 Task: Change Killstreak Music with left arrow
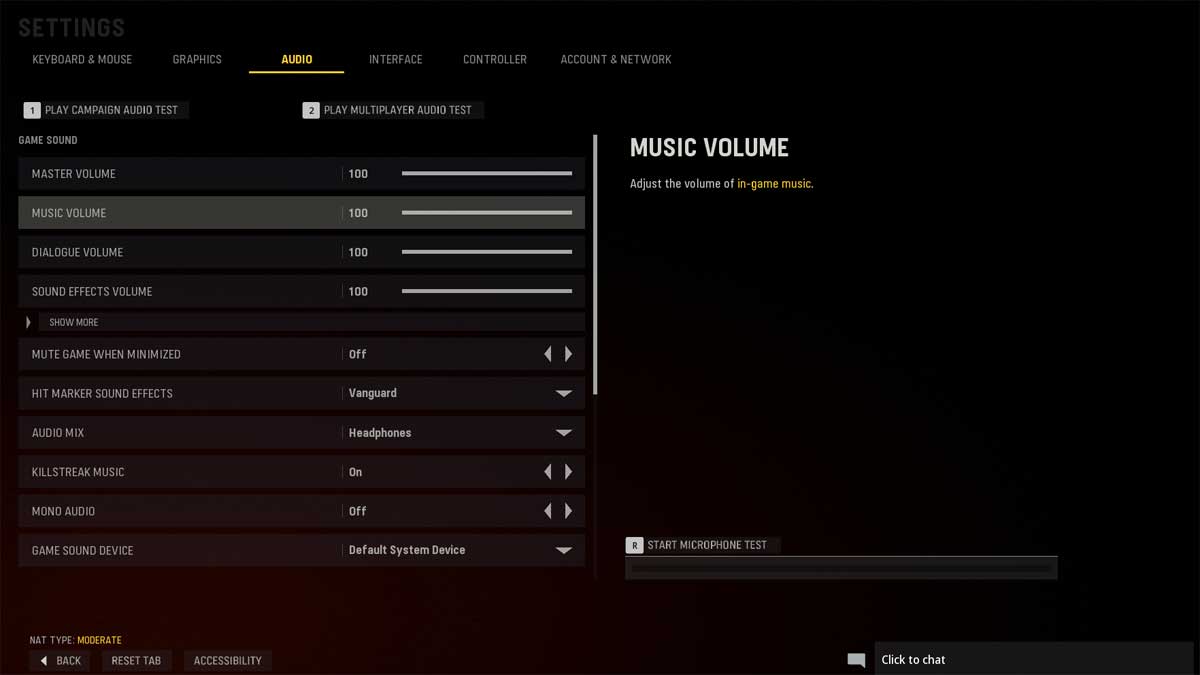[547, 472]
